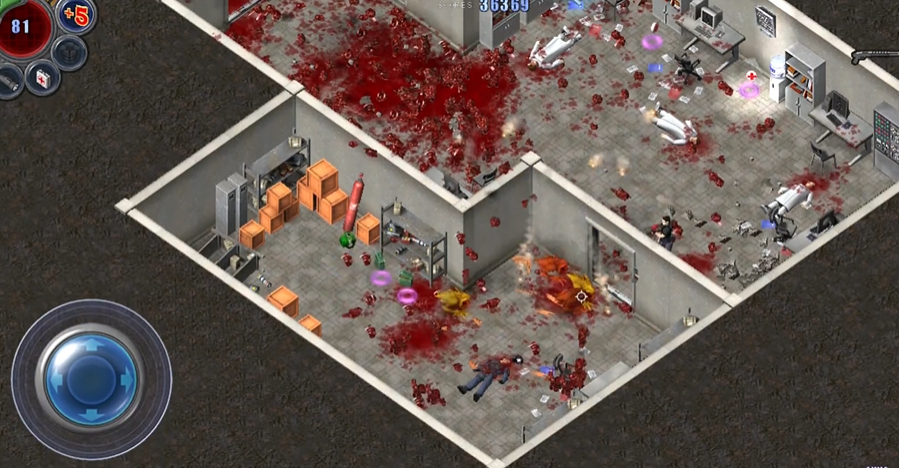Tap the +5 bonus button
This screenshot has height=468, width=899.
76,17
